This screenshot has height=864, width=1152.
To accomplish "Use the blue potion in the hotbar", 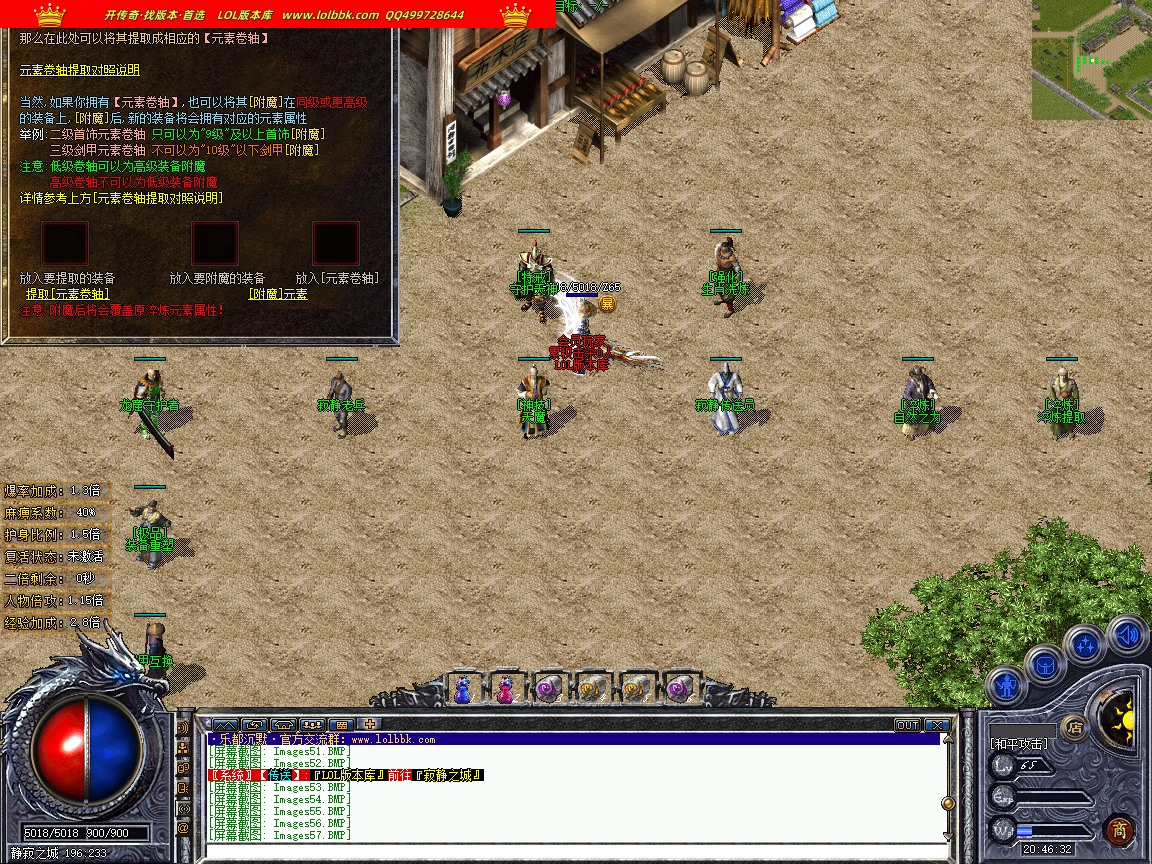I will pyautogui.click(x=463, y=688).
